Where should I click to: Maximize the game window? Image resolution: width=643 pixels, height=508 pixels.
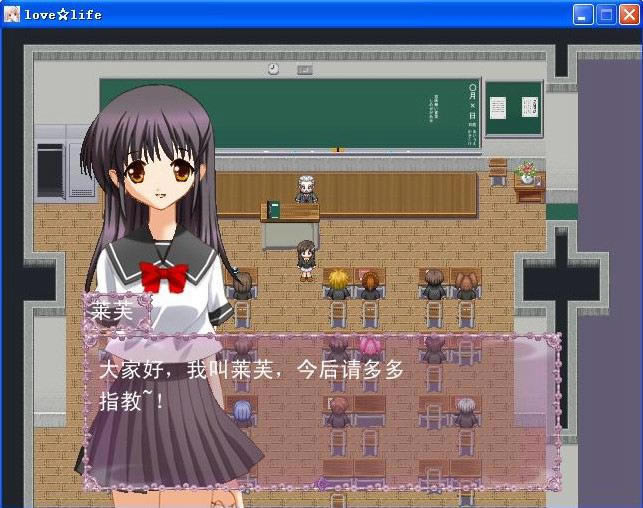pyautogui.click(x=606, y=15)
